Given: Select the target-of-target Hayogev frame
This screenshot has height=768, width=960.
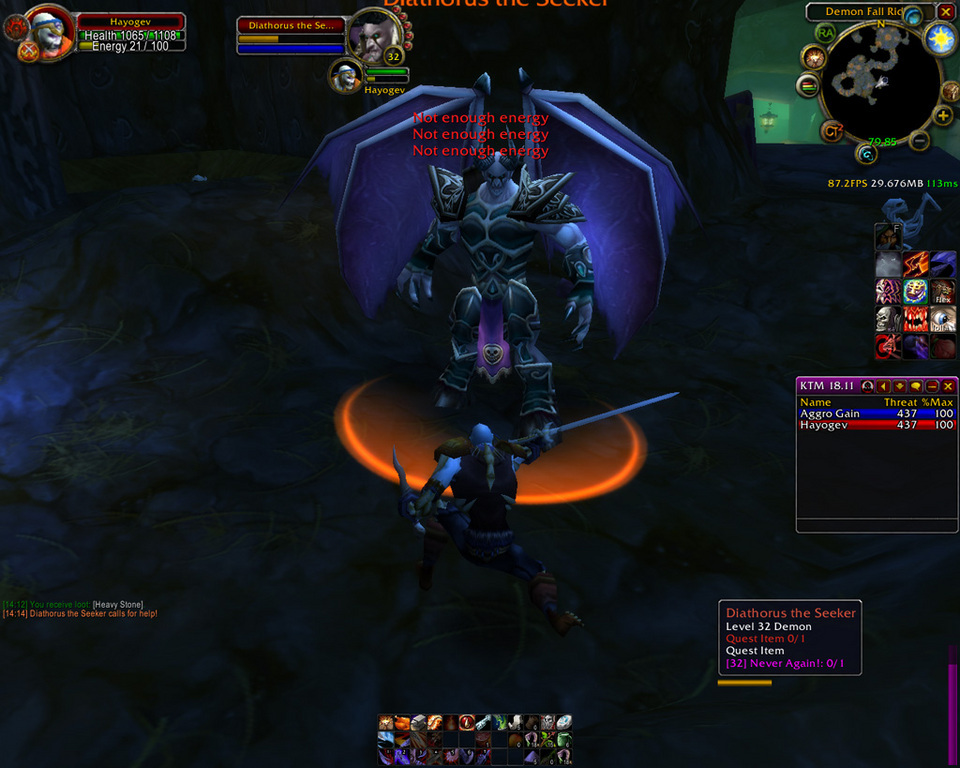Looking at the screenshot, I should click(x=348, y=75).
